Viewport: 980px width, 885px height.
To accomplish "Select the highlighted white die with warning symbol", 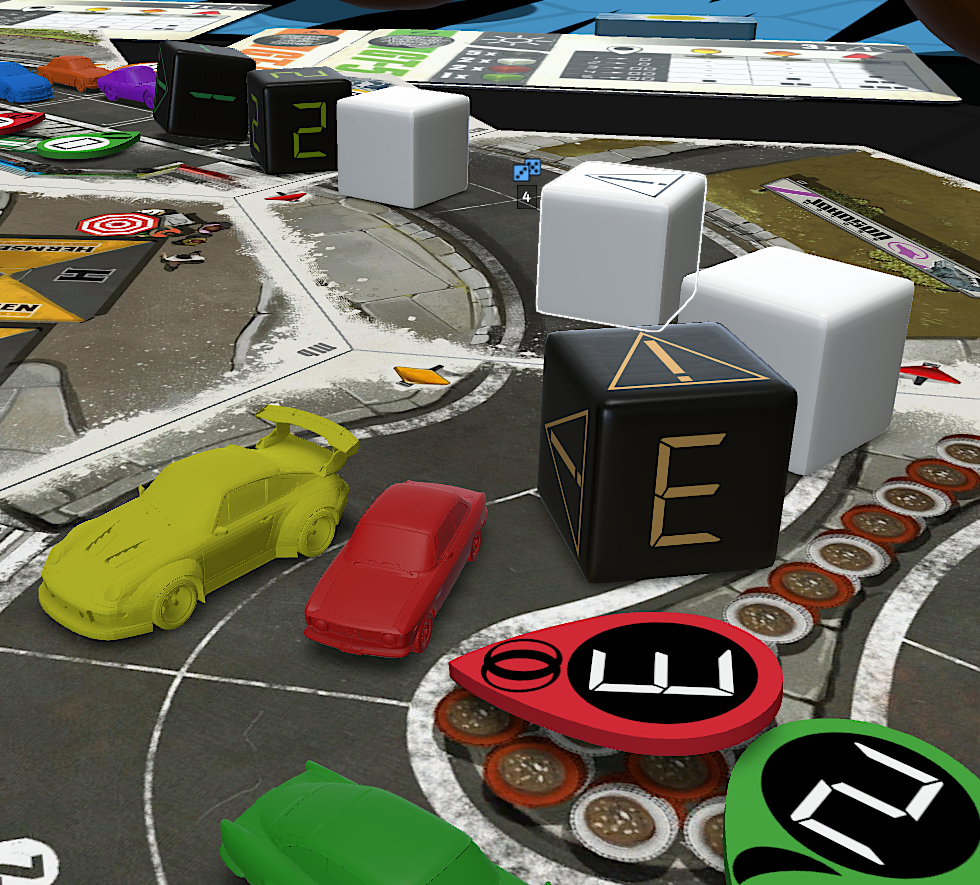I will point(618,245).
